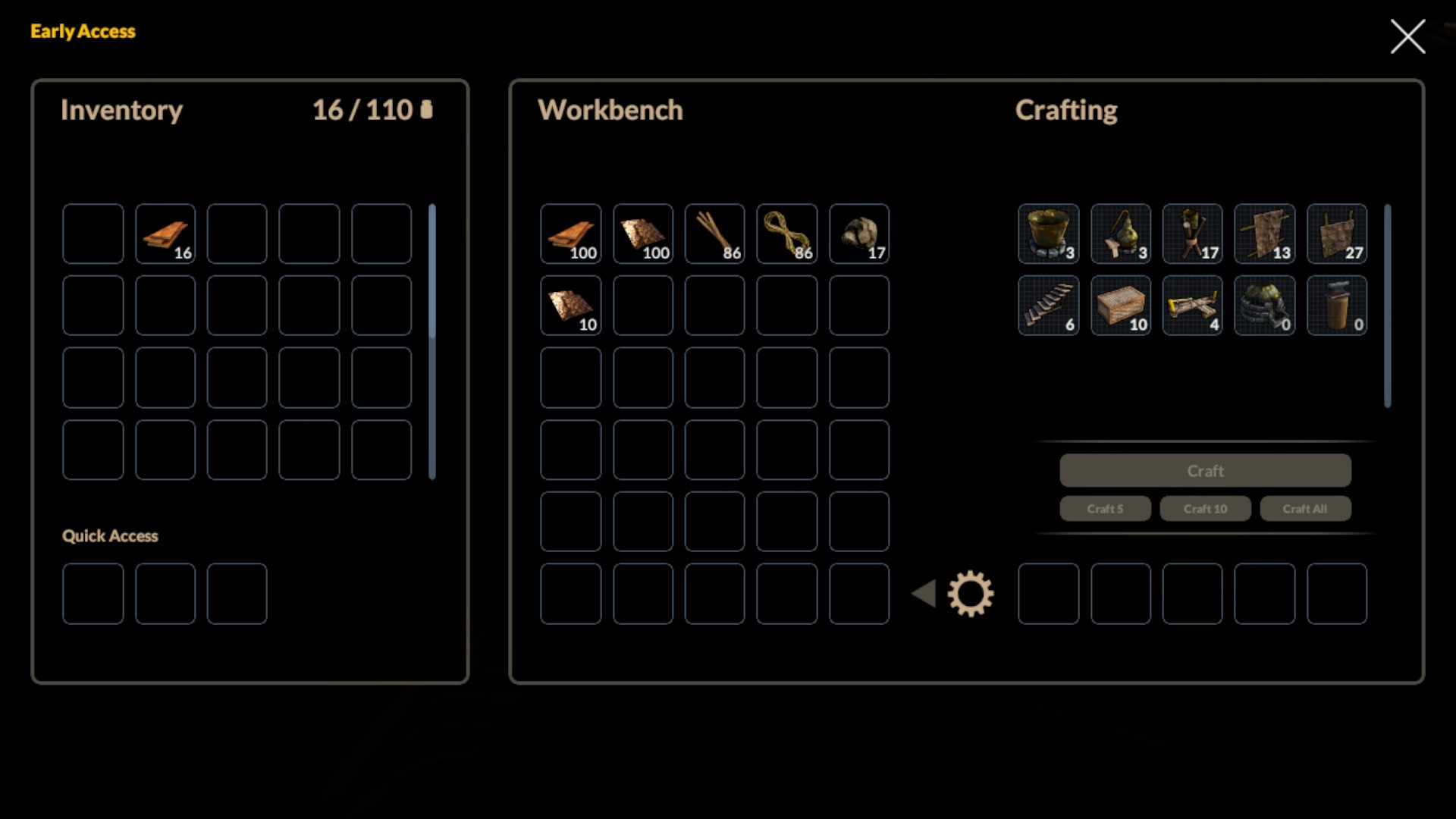
Task: Choose the wooden crate recipe
Action: tap(1120, 306)
